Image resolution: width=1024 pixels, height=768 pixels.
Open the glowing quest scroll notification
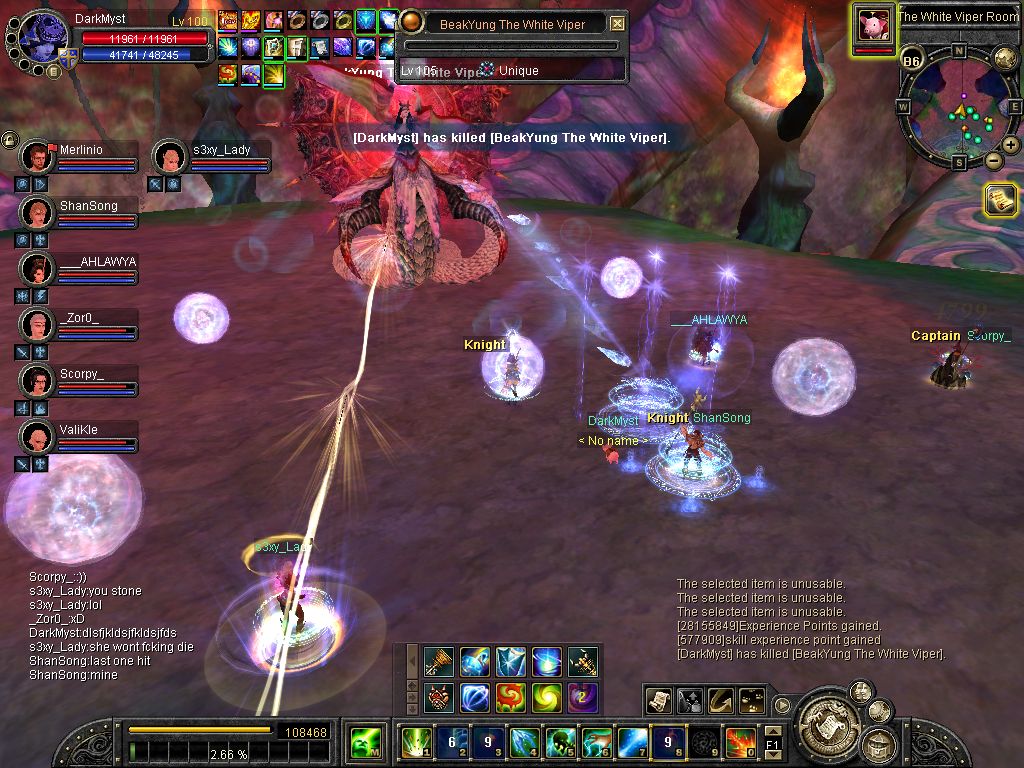pyautogui.click(x=1000, y=200)
